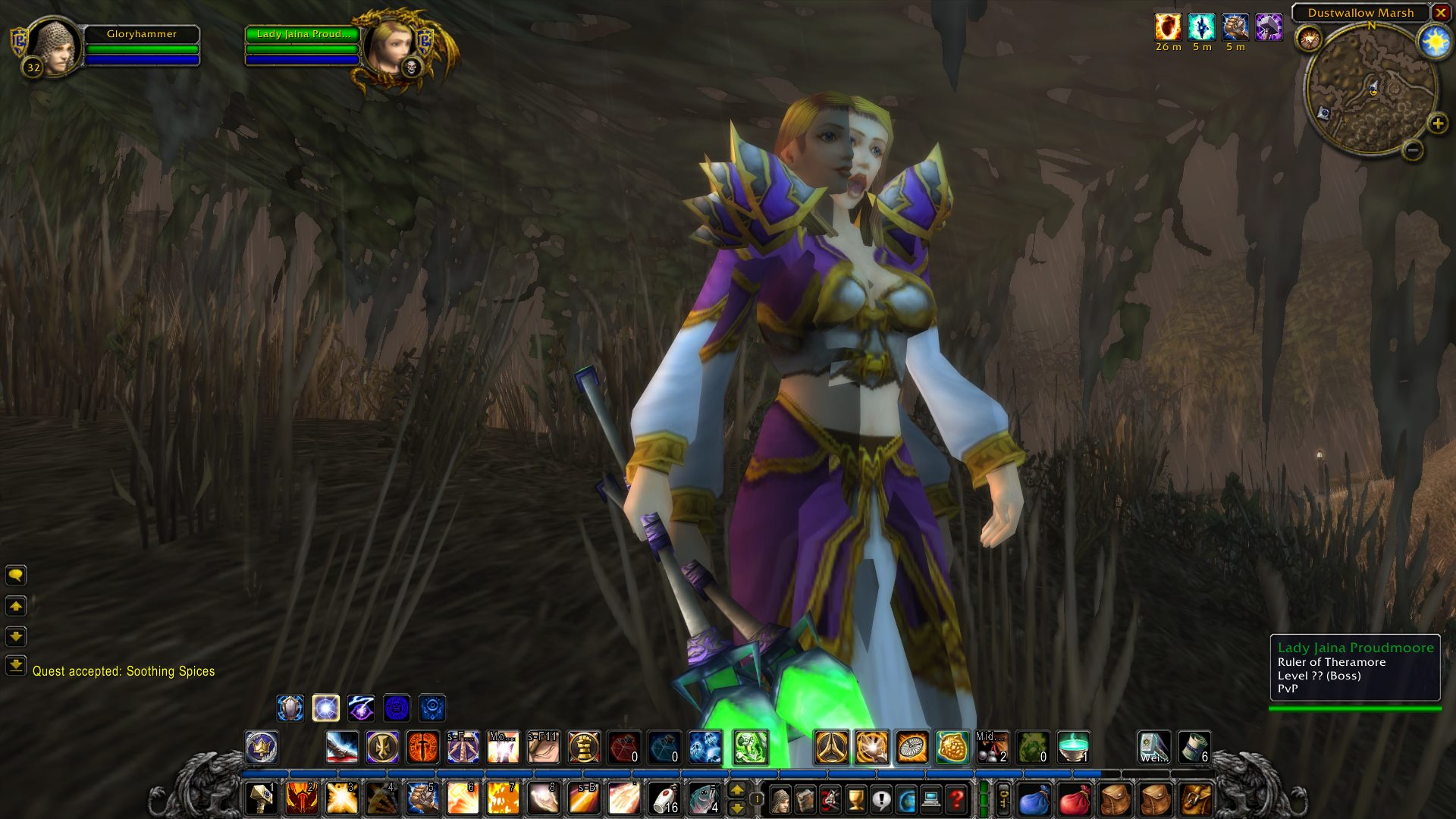The image size is (1456, 819).
Task: Use the bandage item with 16 charges
Action: 664,799
